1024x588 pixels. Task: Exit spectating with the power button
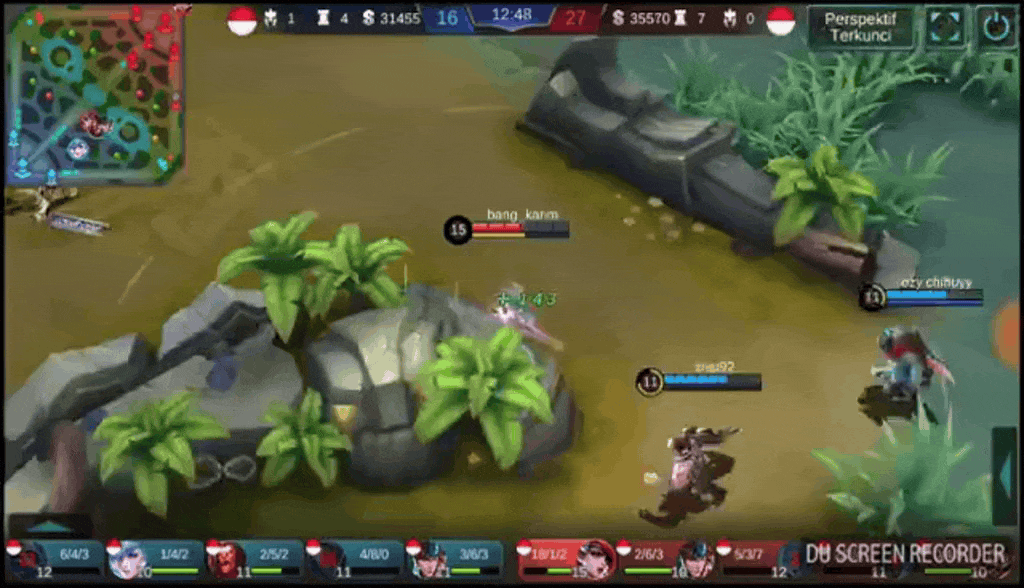[x=995, y=27]
